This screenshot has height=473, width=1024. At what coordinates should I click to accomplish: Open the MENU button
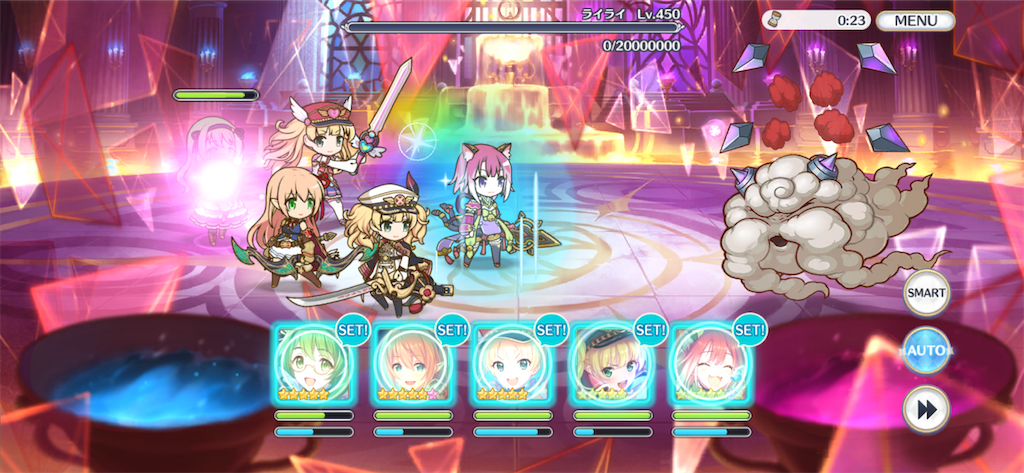(x=915, y=20)
